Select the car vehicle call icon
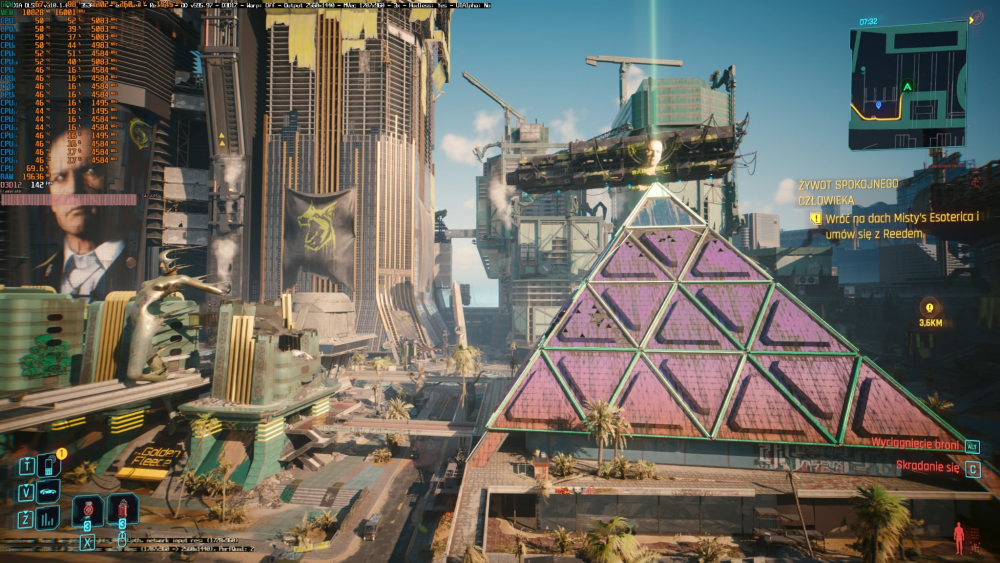Viewport: 1000px width, 563px height. click(x=49, y=491)
